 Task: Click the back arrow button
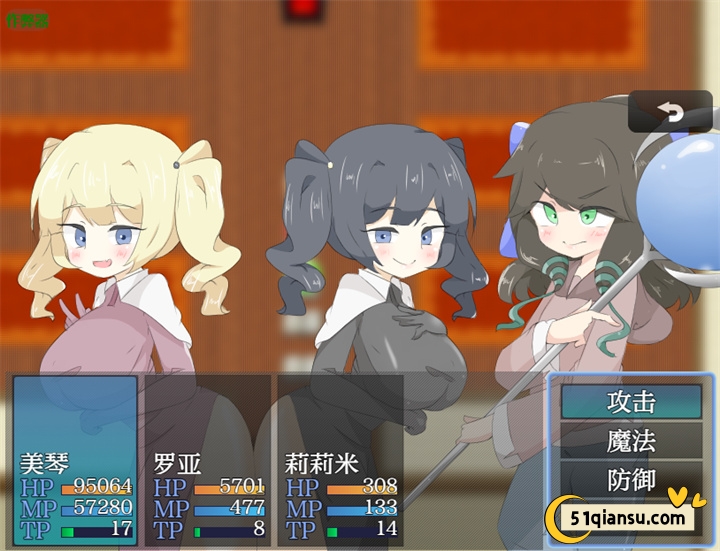click(x=670, y=112)
